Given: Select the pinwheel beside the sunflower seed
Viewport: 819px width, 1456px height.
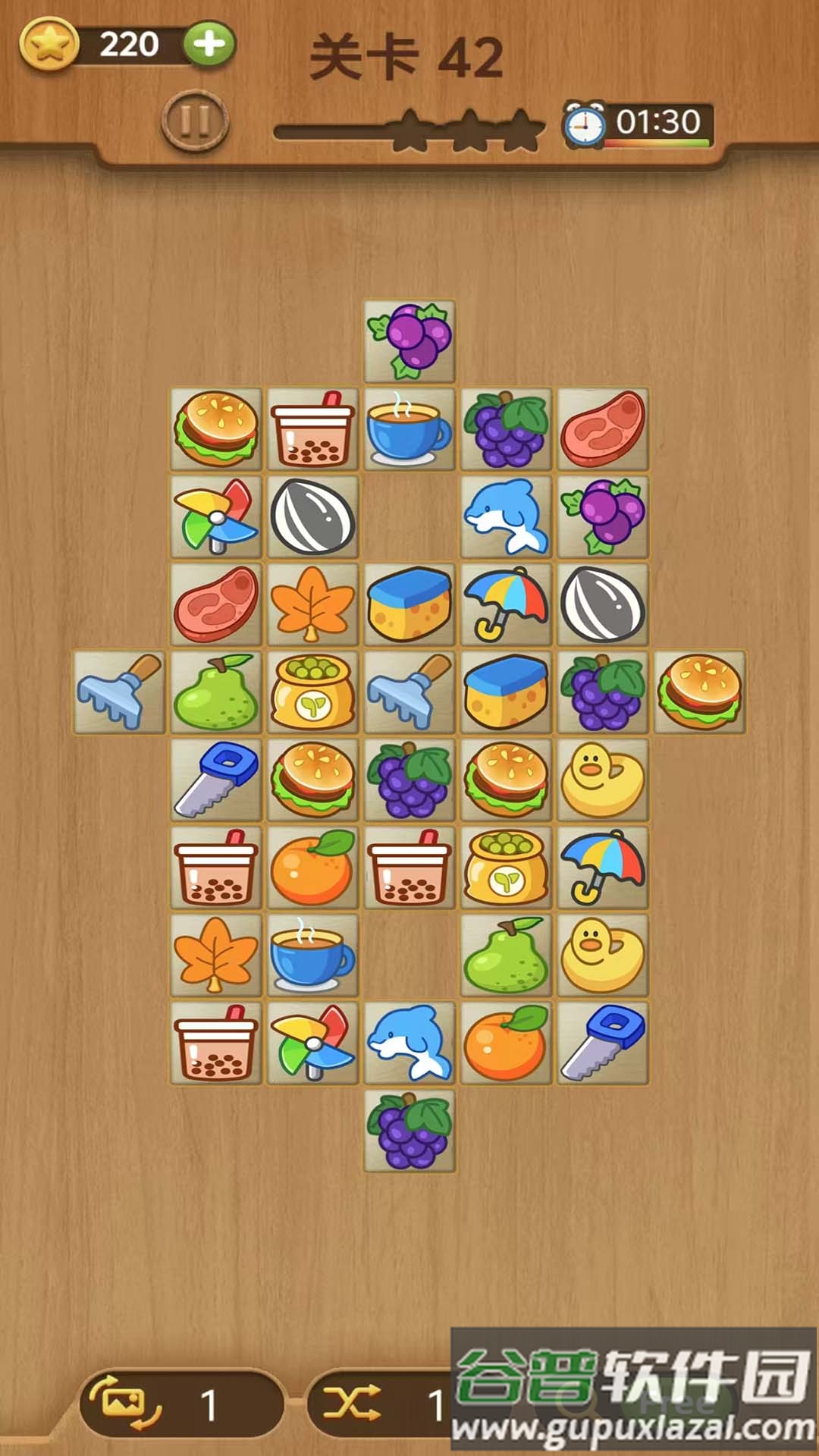Looking at the screenshot, I should tap(216, 517).
